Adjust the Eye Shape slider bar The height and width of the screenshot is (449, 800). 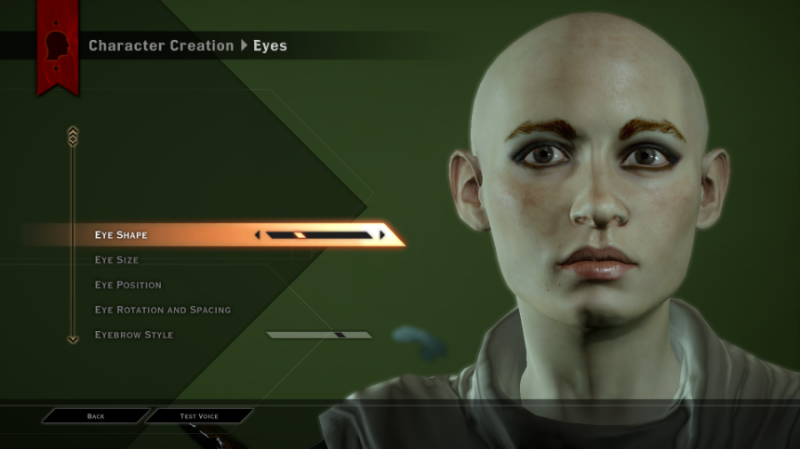click(320, 235)
